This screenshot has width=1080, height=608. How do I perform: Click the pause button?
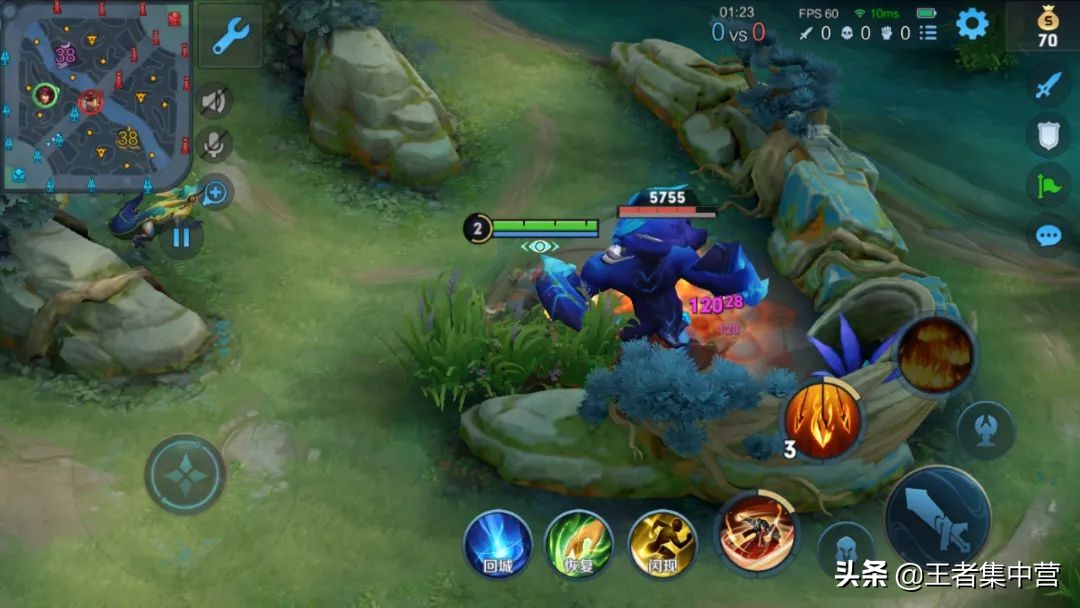181,238
